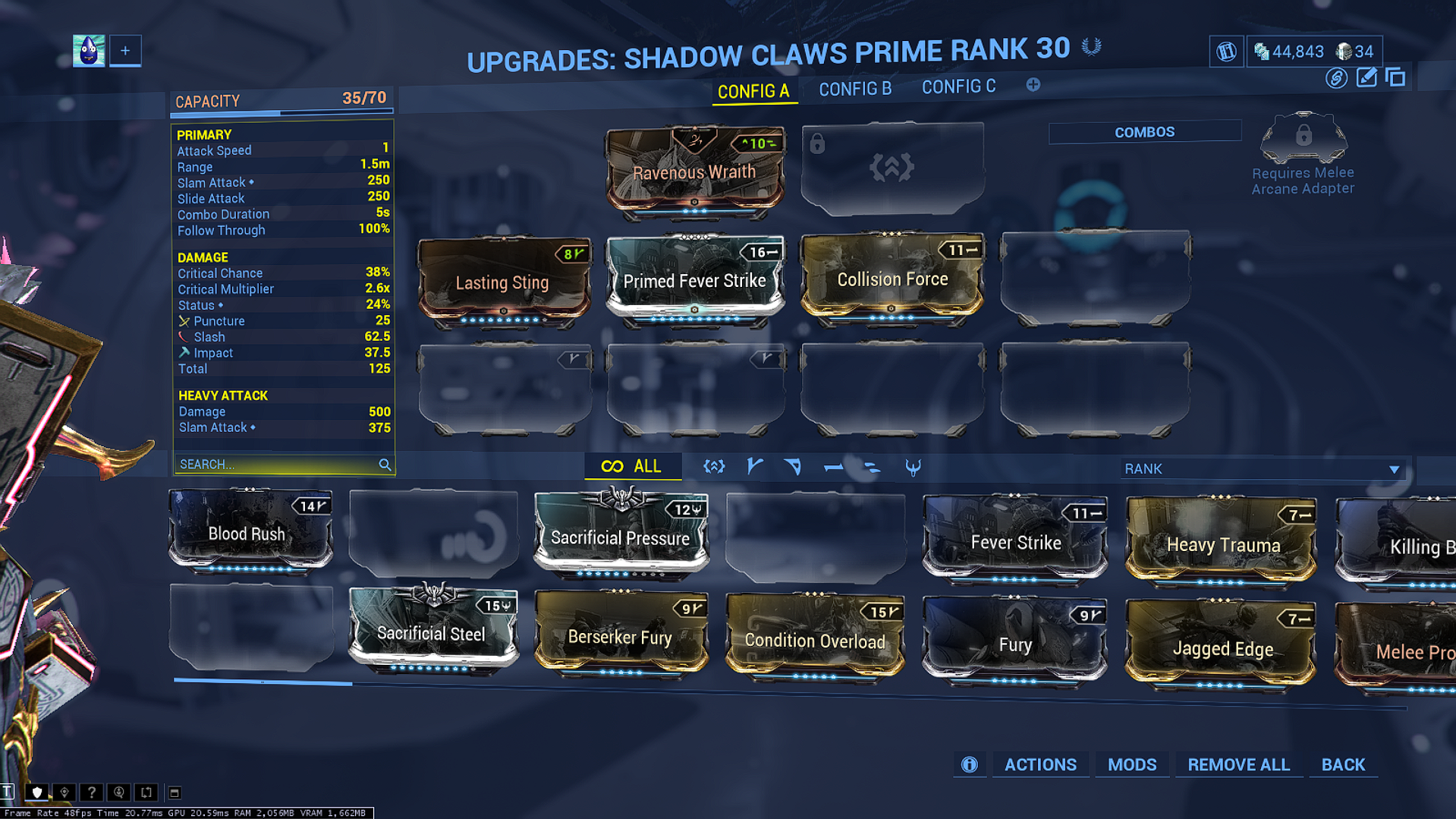Click the plus to add a new config
Screen dimensions: 1456x819
tap(1033, 86)
